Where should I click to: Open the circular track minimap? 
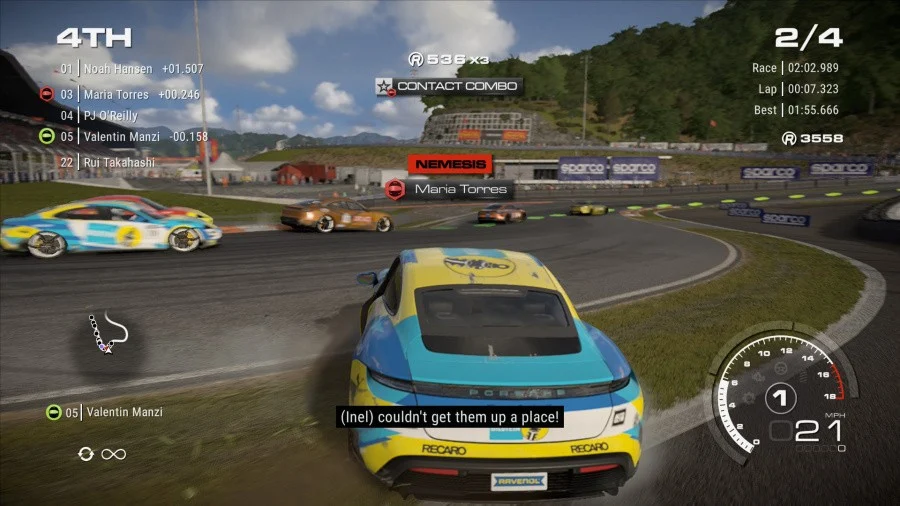click(105, 335)
